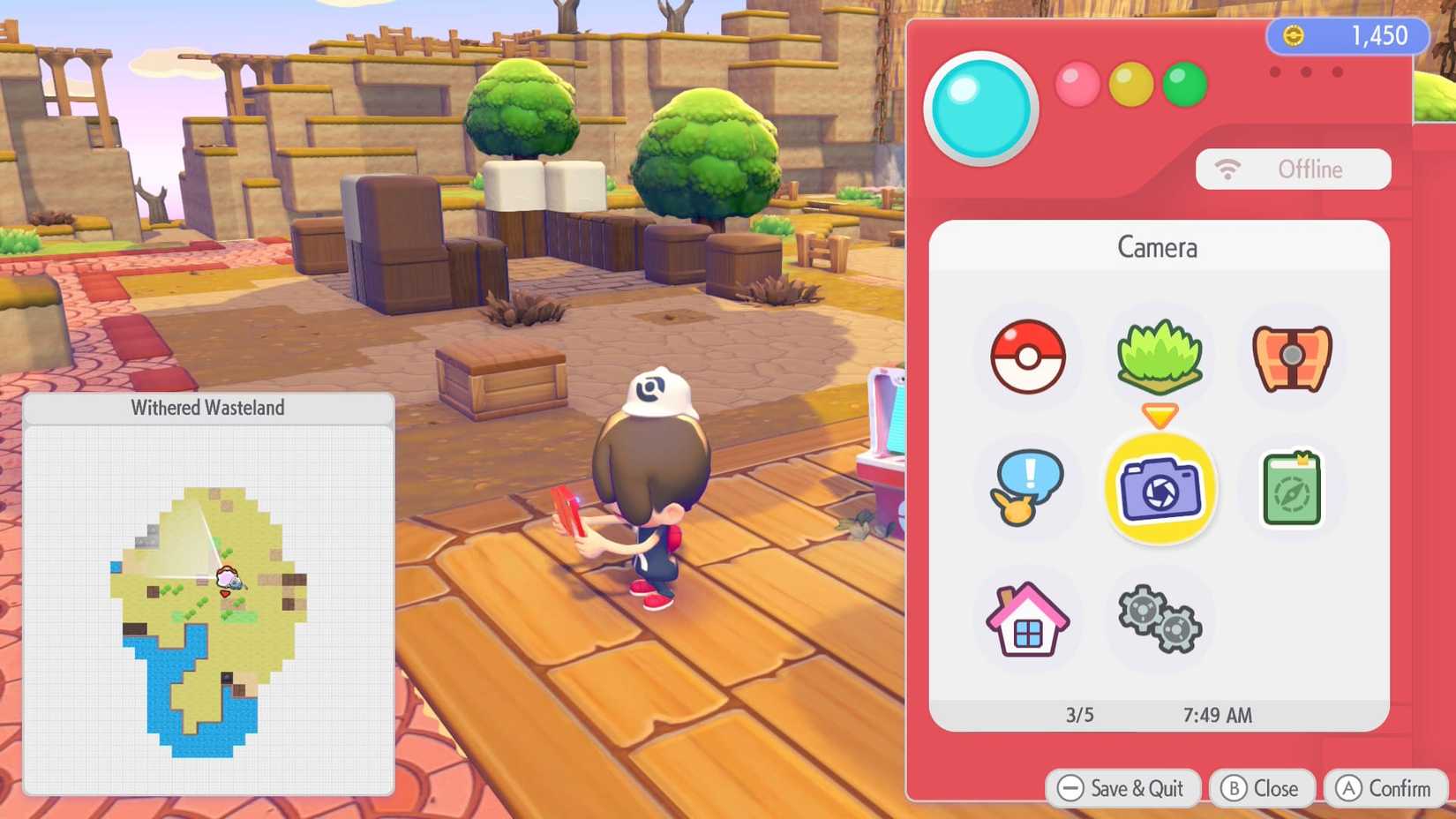The height and width of the screenshot is (819, 1456).
Task: Open the grass patch Pokémon icon
Action: tap(1160, 355)
